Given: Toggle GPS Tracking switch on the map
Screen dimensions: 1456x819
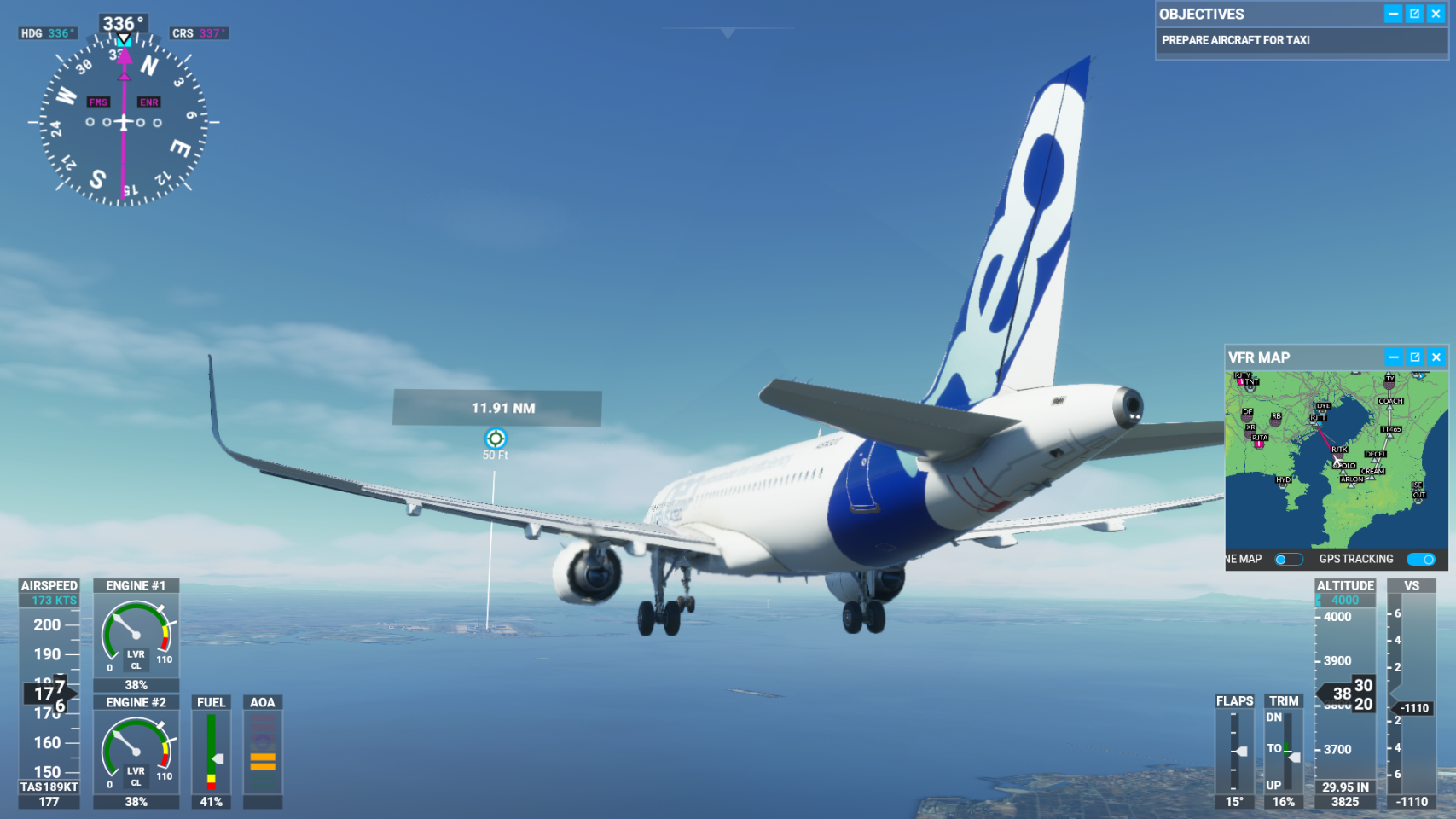Looking at the screenshot, I should 1421,560.
